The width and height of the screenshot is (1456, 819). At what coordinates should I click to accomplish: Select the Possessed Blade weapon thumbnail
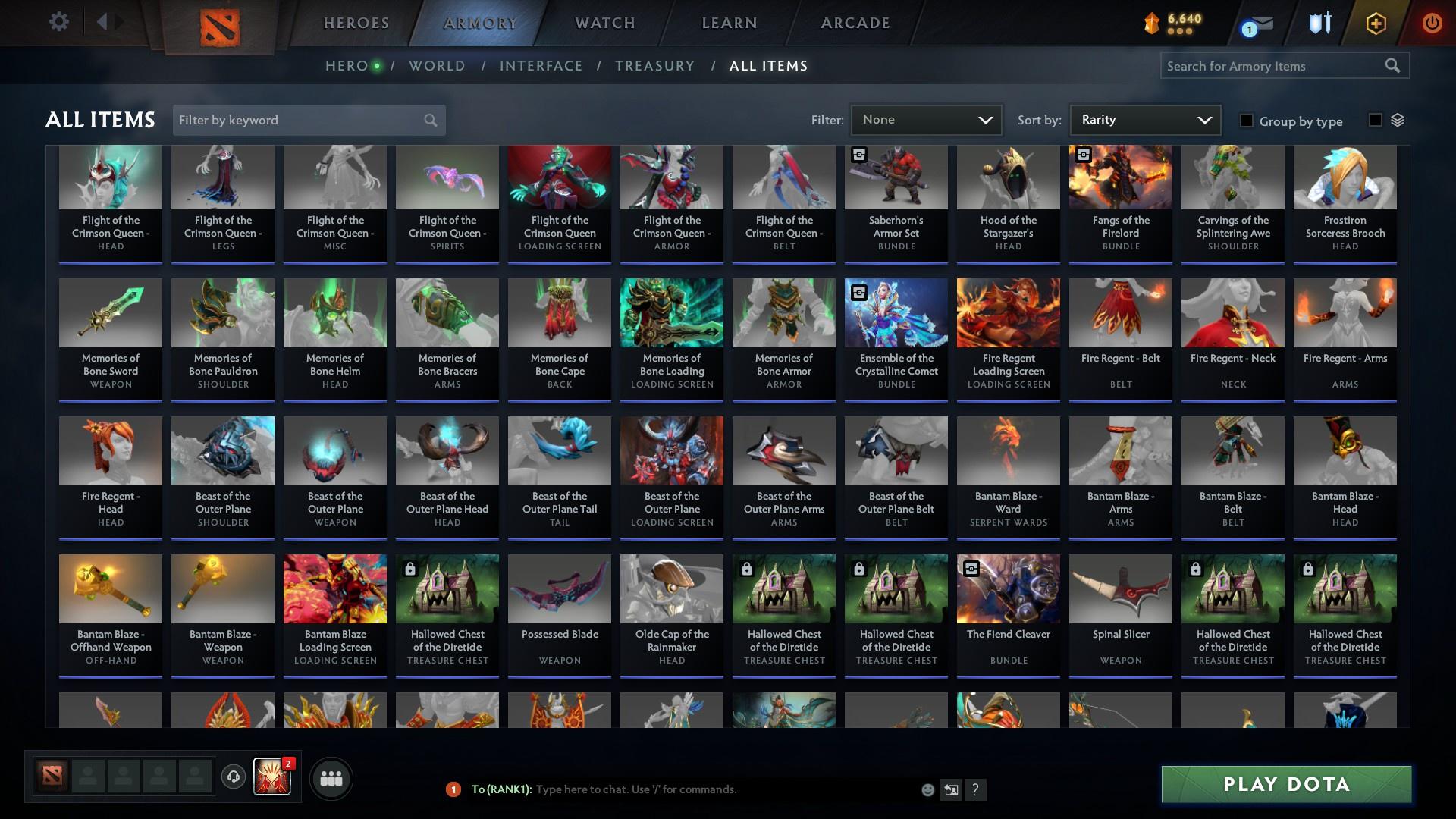559,588
